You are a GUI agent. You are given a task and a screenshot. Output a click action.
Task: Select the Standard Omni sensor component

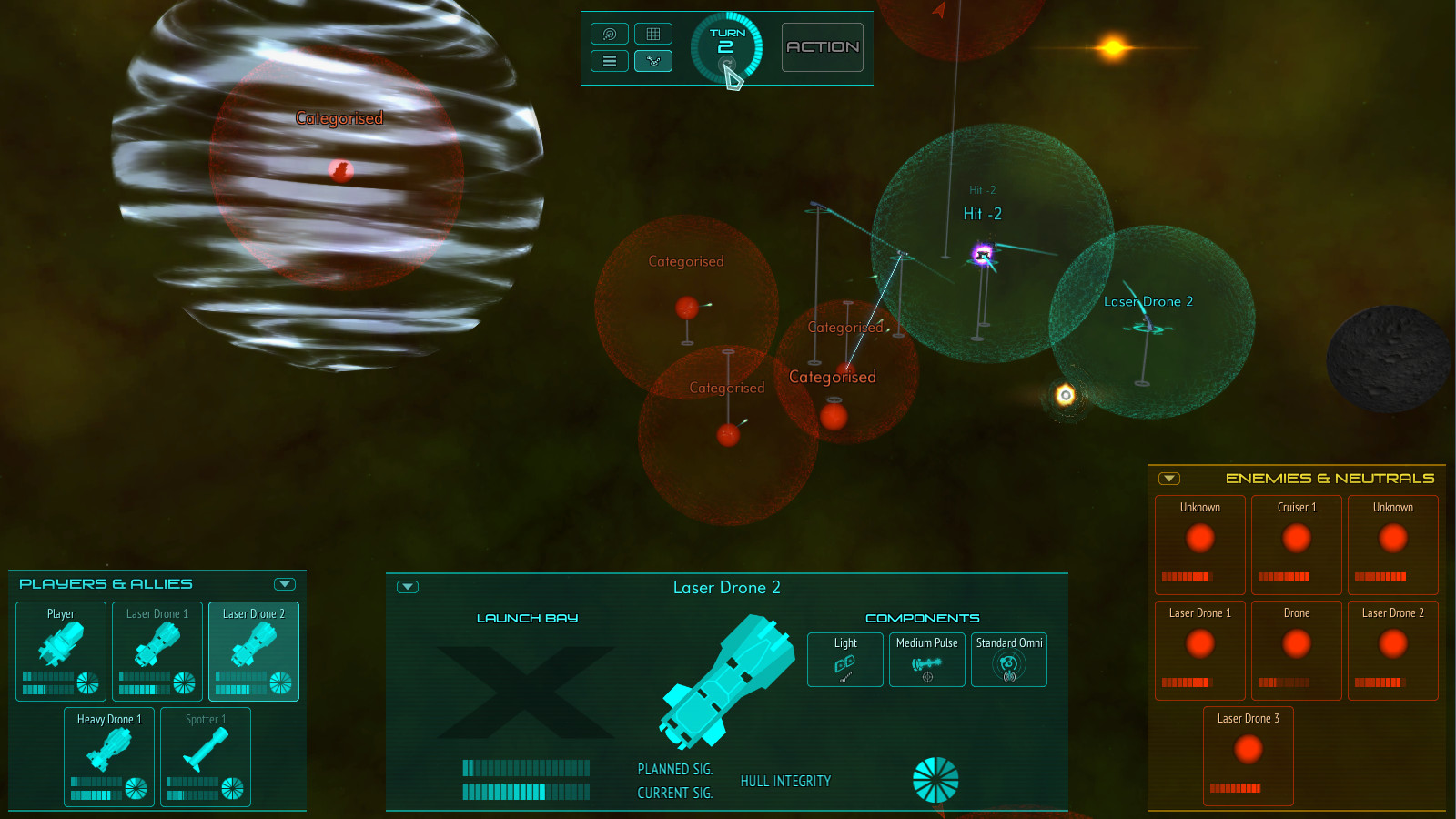[x=1008, y=659]
